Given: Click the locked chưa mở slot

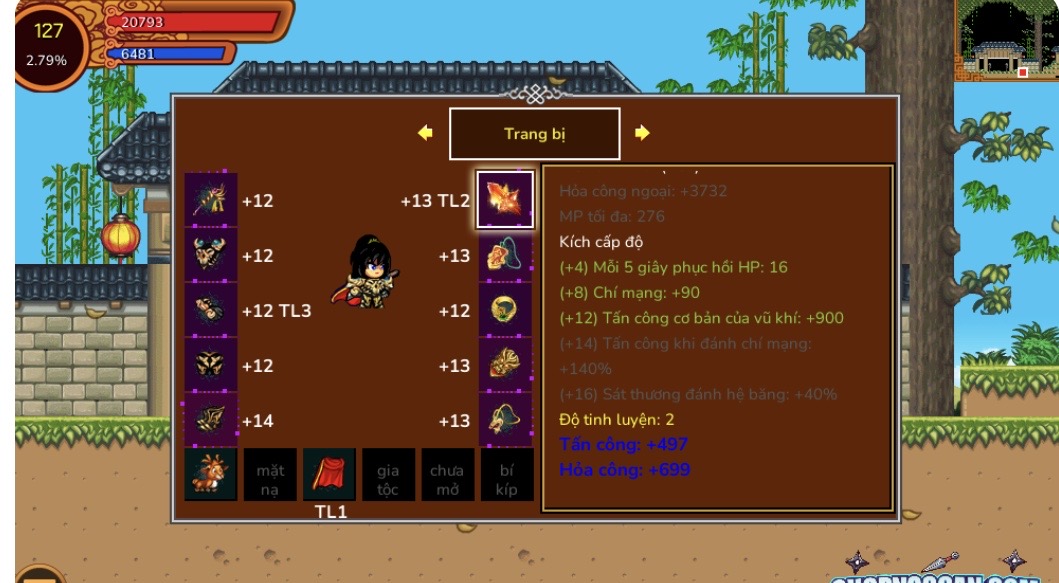Looking at the screenshot, I should pyautogui.click(x=447, y=474).
